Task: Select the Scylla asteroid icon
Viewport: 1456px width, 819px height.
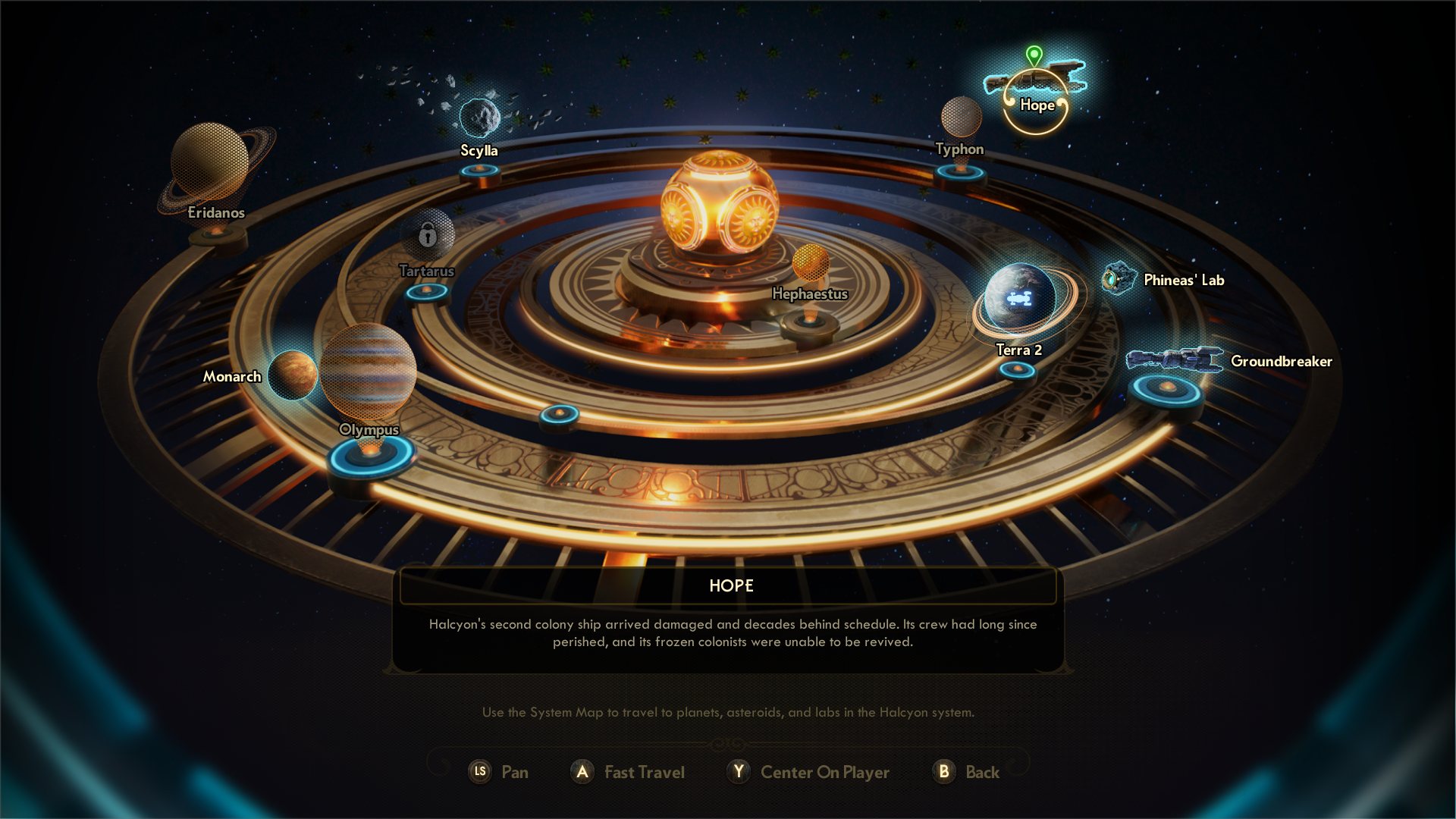Action: pyautogui.click(x=480, y=118)
